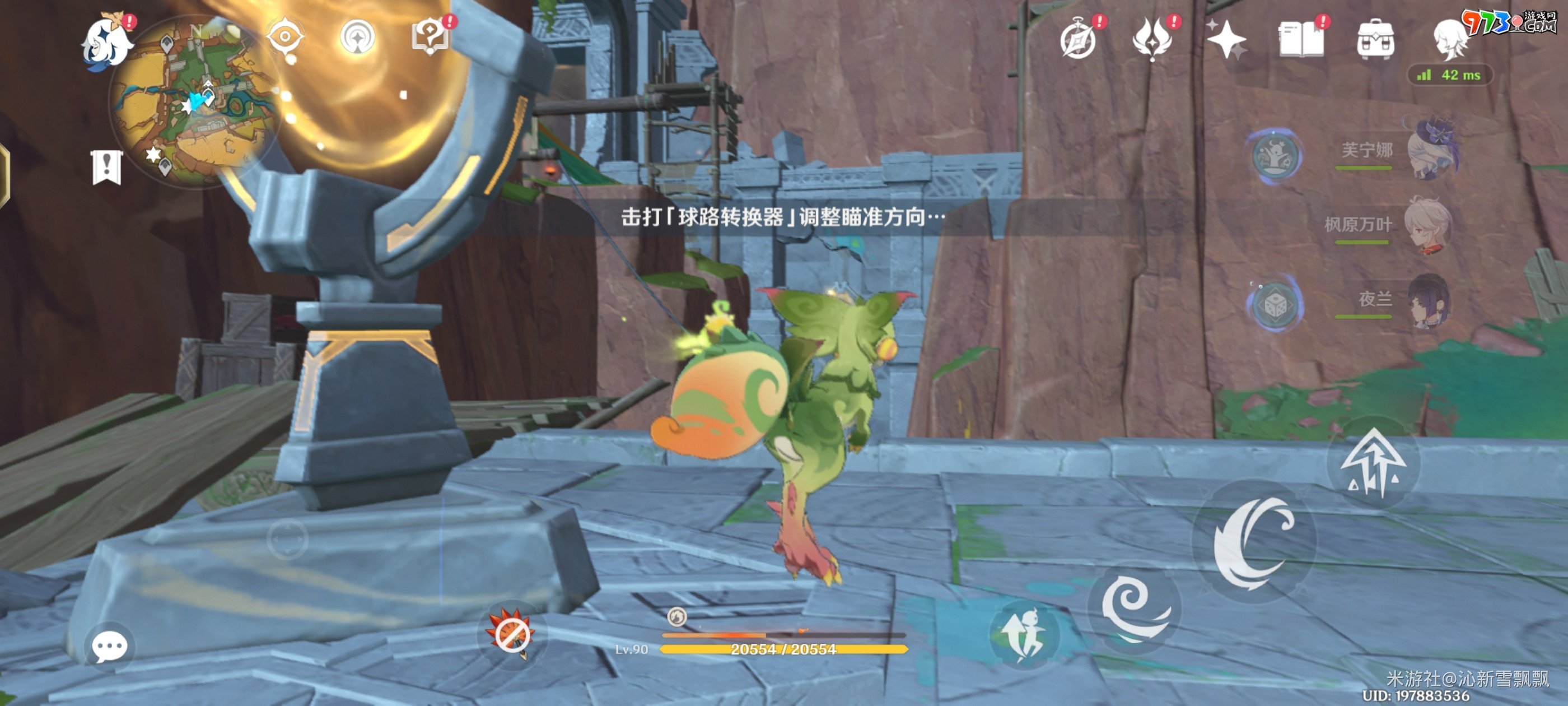Open the tutorial question mark icon

point(430,36)
